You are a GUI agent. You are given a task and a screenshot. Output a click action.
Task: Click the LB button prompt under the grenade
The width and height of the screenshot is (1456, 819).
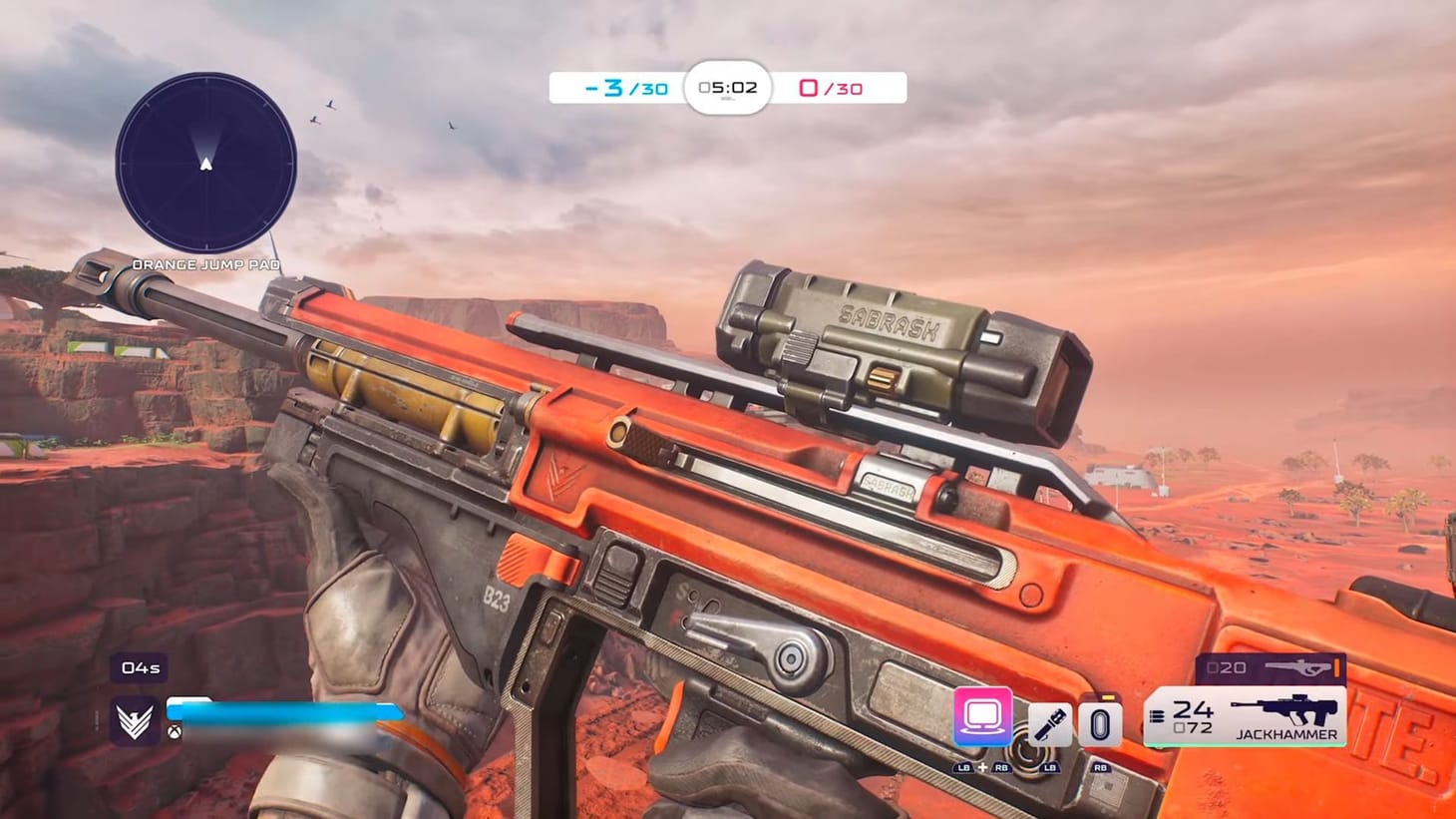coord(1050,768)
